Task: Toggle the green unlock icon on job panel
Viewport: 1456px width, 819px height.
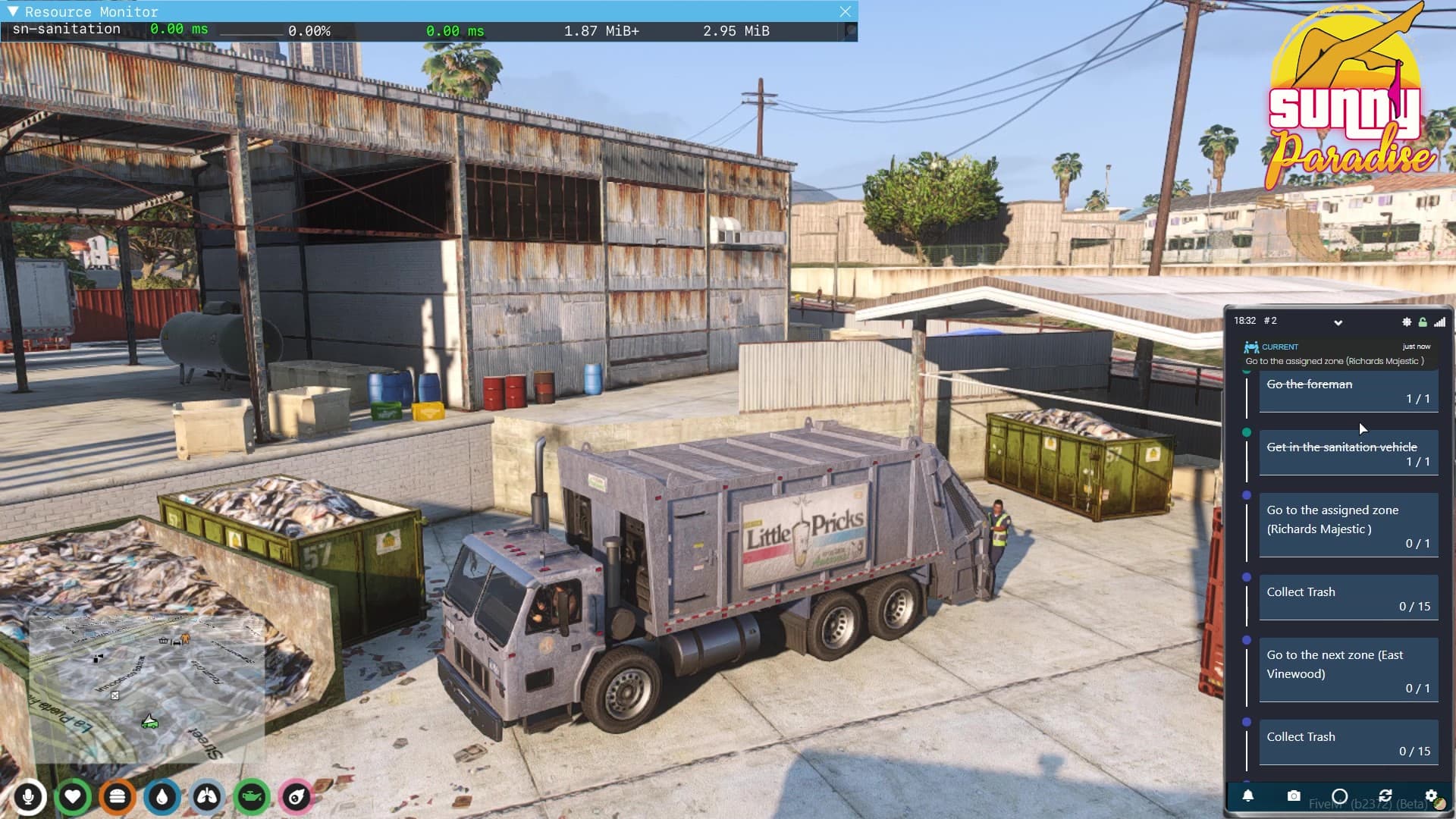Action: point(1423,322)
